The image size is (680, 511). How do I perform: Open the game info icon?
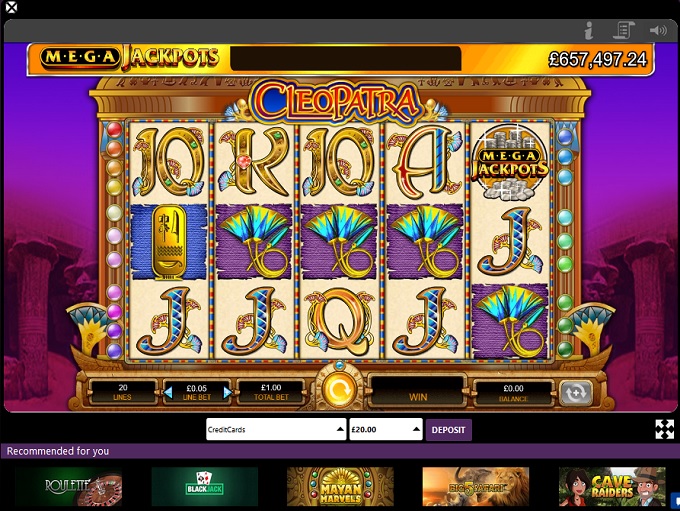click(589, 30)
